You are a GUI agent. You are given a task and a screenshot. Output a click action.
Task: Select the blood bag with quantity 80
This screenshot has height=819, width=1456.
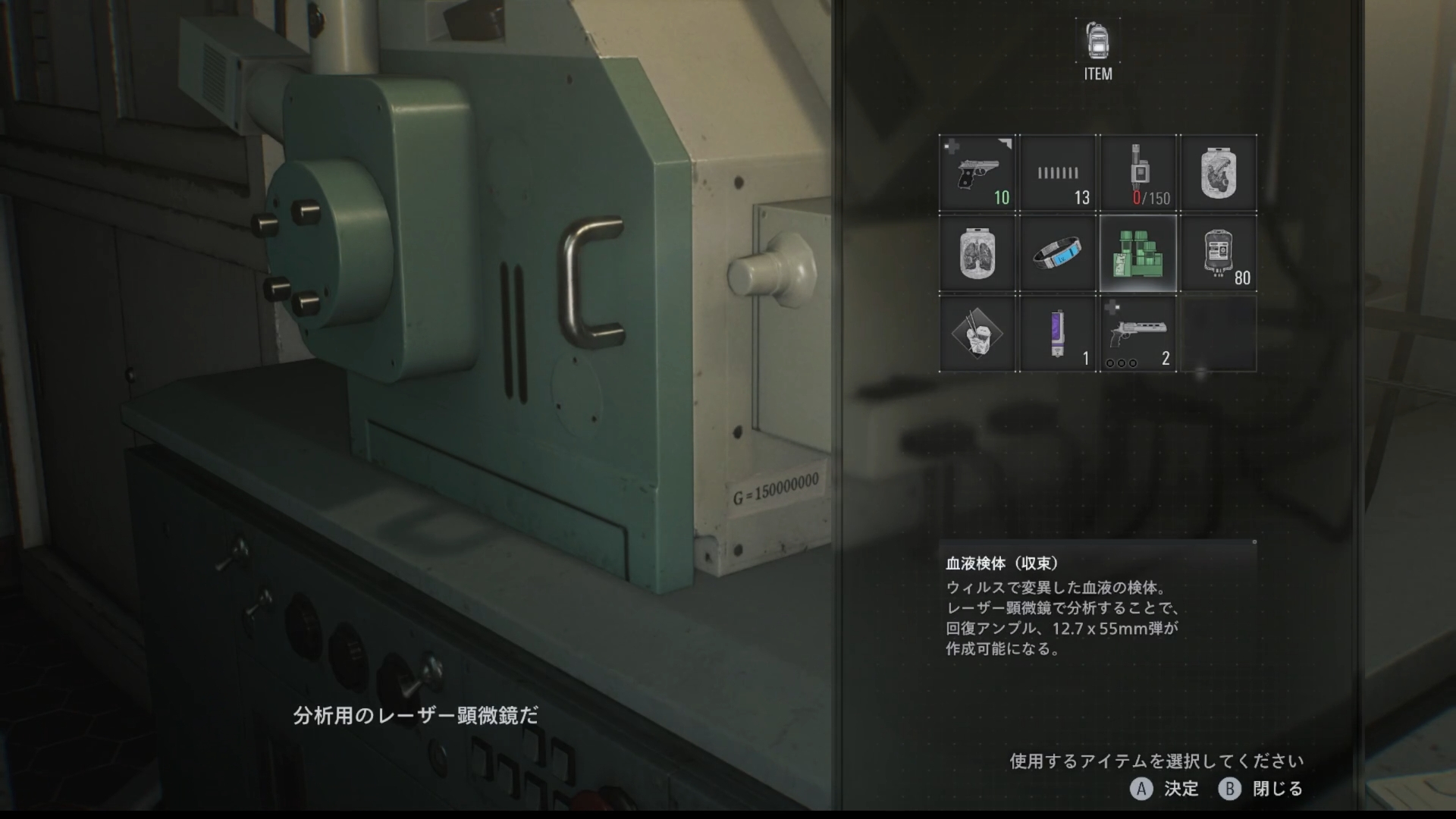coord(1219,254)
